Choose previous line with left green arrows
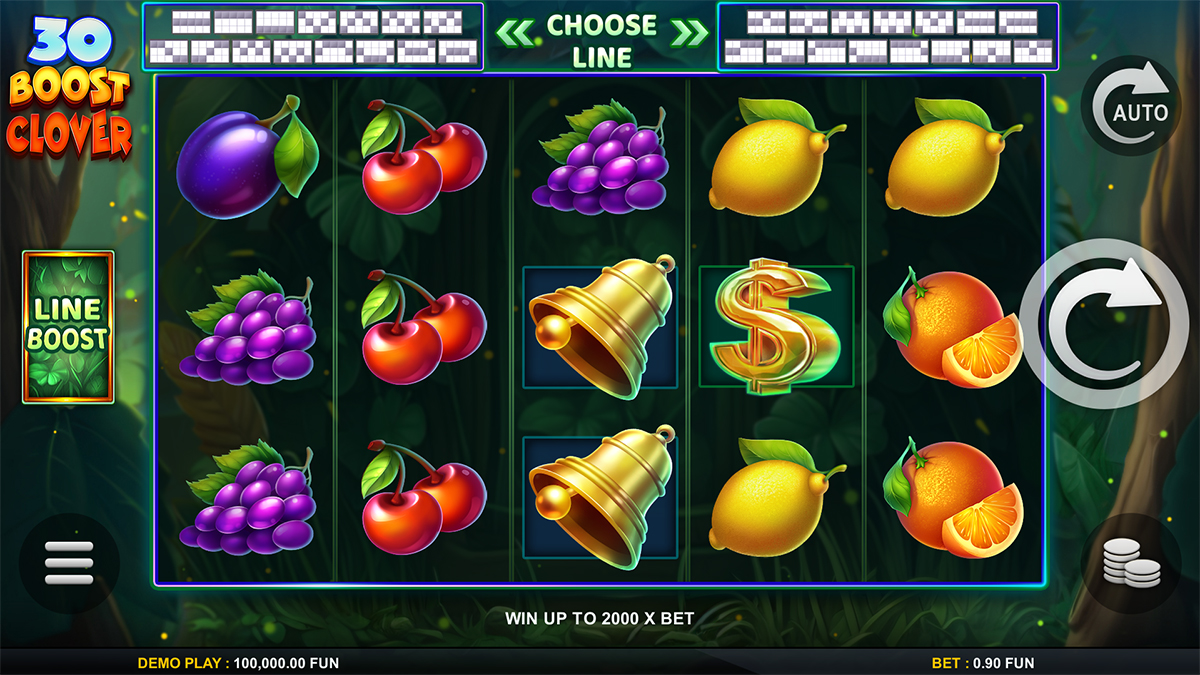 [516, 32]
